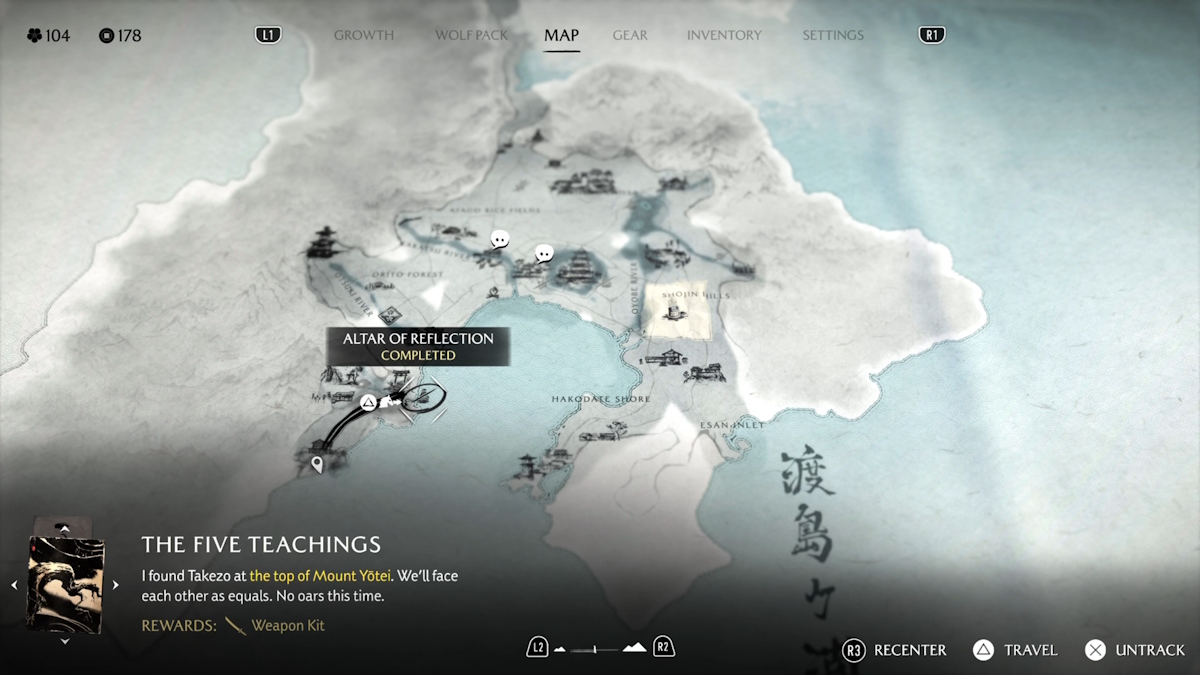
Task: Select the highlighted Shojin Hills location tile
Action: [x=678, y=311]
